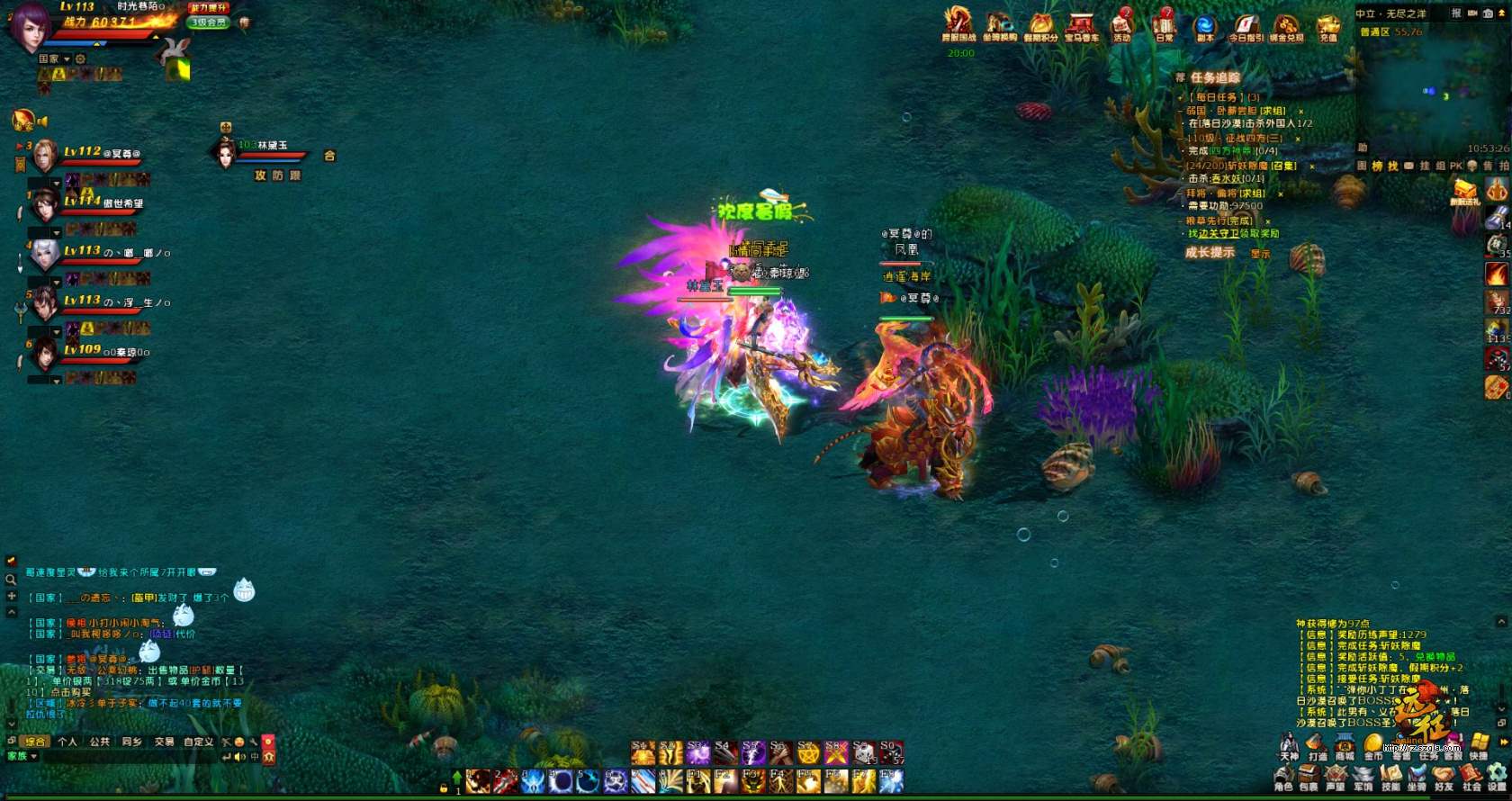Open the 日常 daily tasks icon

tap(1165, 24)
